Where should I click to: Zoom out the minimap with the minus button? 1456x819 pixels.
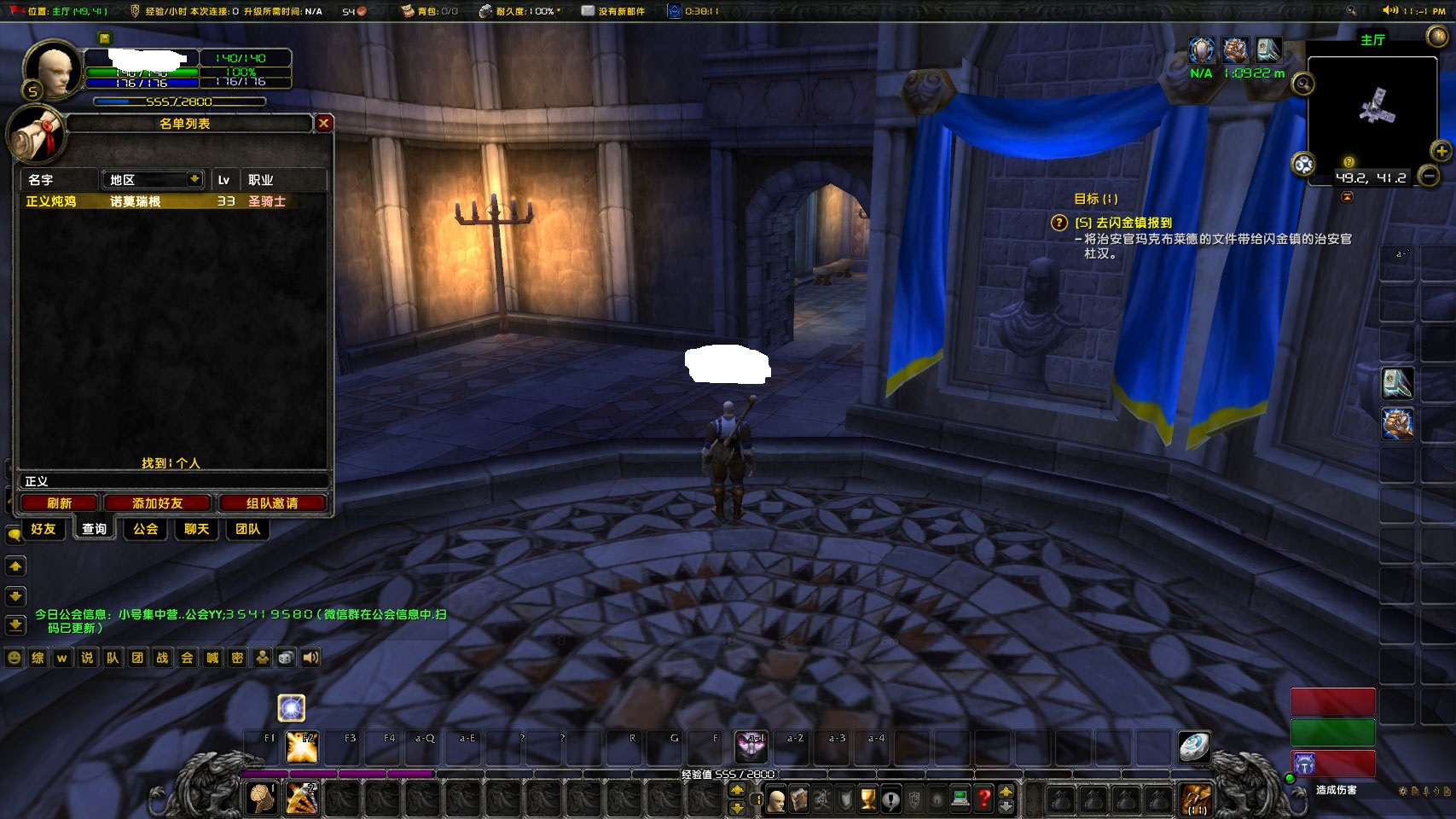[x=1430, y=173]
